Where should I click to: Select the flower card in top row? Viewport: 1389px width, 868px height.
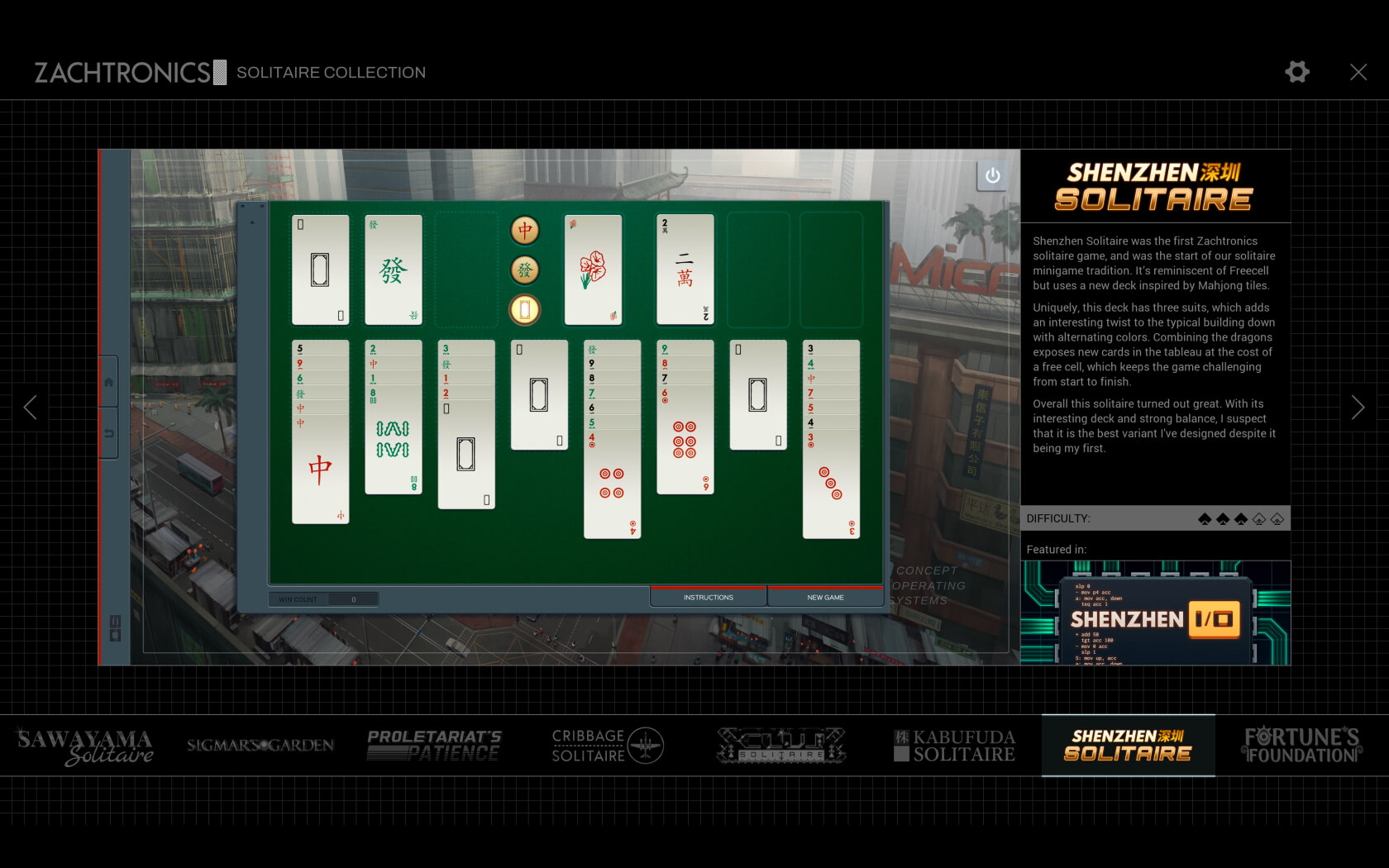click(x=593, y=269)
